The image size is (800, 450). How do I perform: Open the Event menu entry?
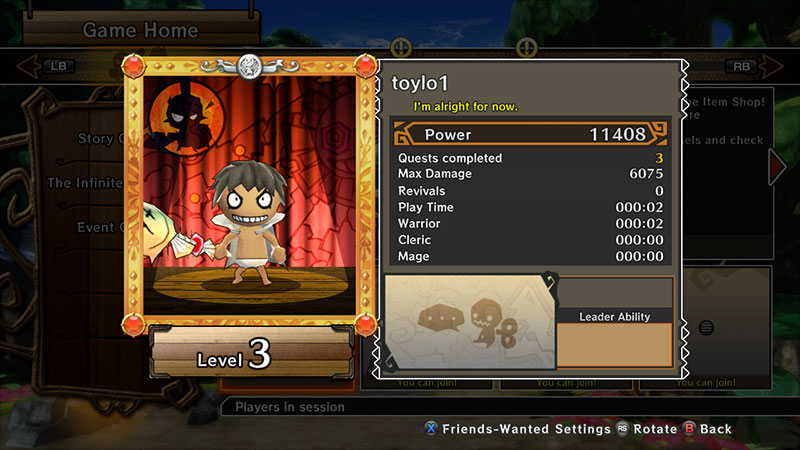tap(96, 227)
